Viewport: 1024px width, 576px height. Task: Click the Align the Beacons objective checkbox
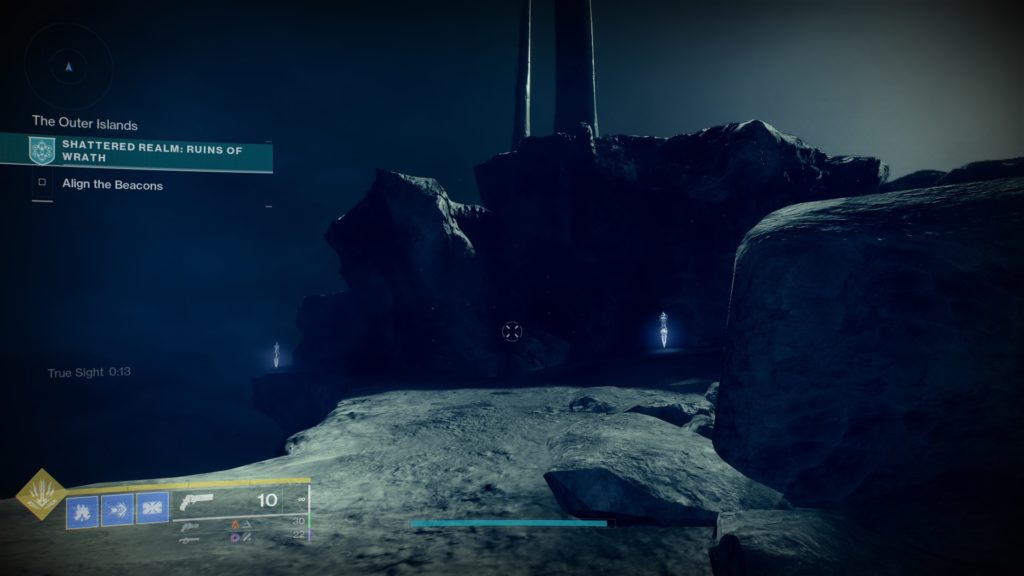click(x=42, y=184)
